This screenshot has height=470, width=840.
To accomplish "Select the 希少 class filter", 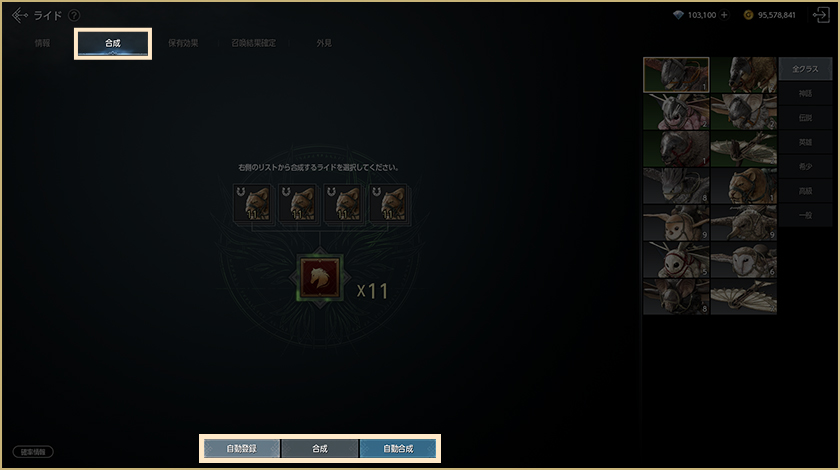I will tap(804, 166).
